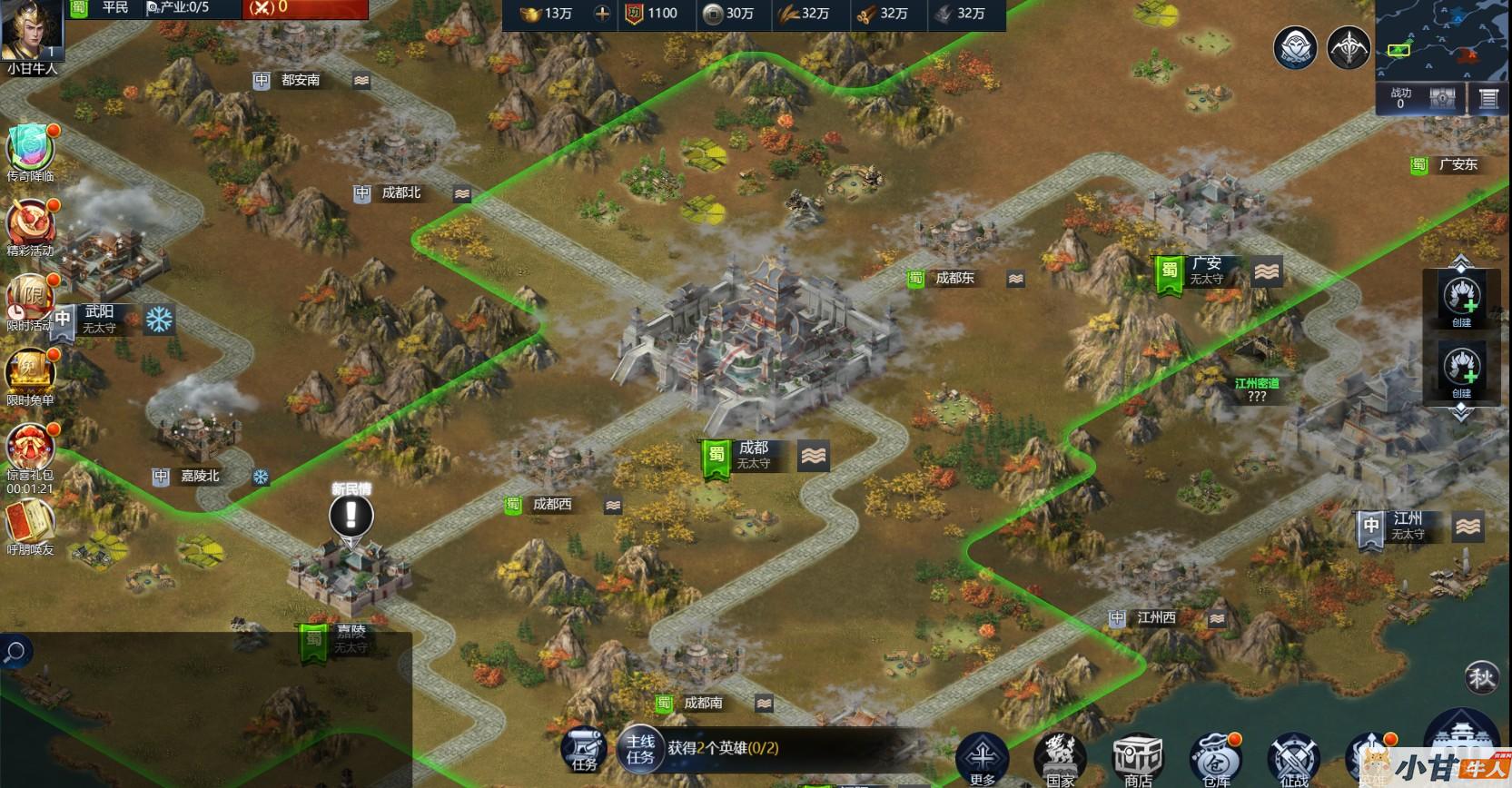Open the 战功 treasure chest

pos(1443,99)
